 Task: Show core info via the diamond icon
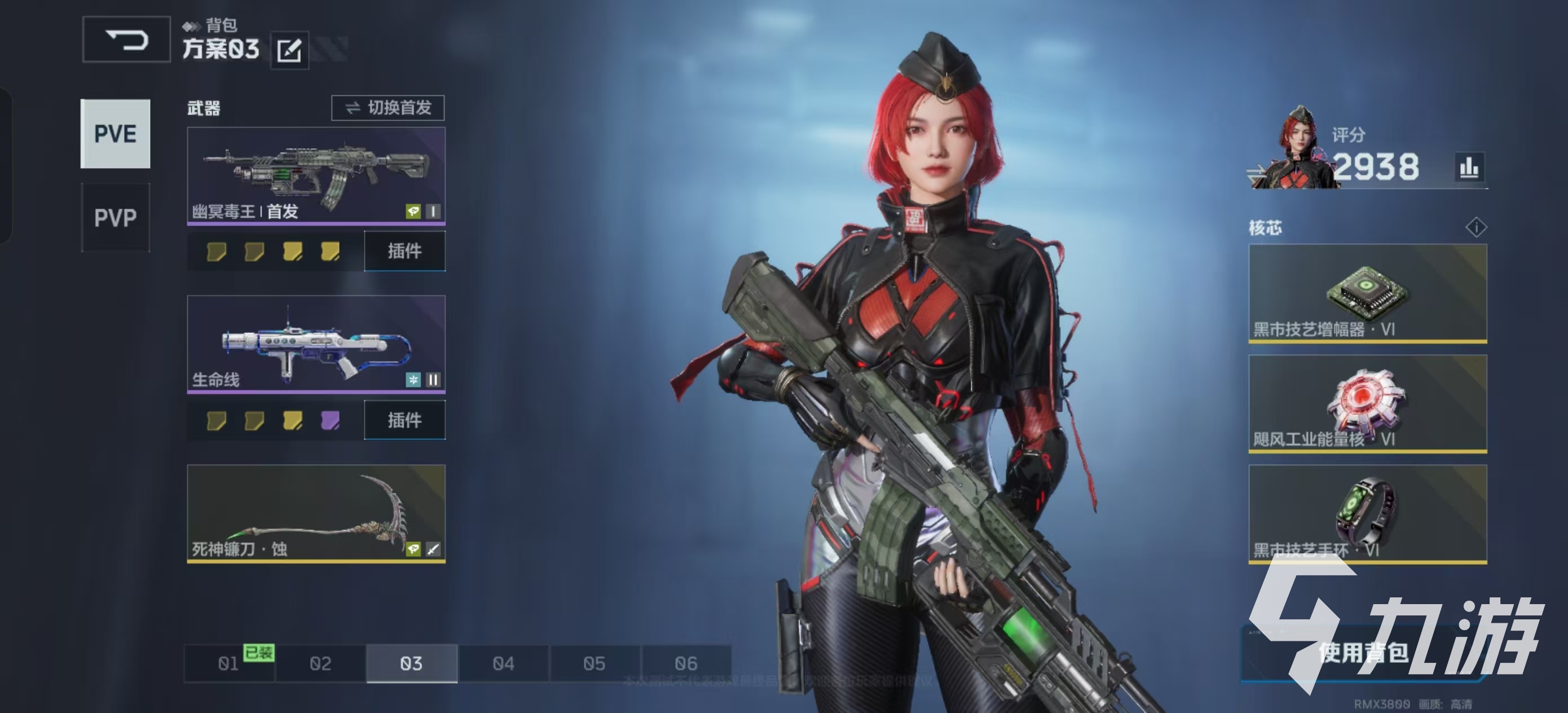click(x=1476, y=227)
